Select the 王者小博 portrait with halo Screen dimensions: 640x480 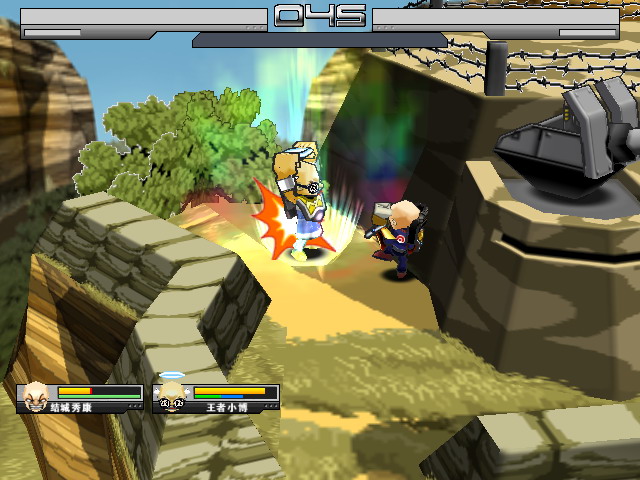[172, 394]
